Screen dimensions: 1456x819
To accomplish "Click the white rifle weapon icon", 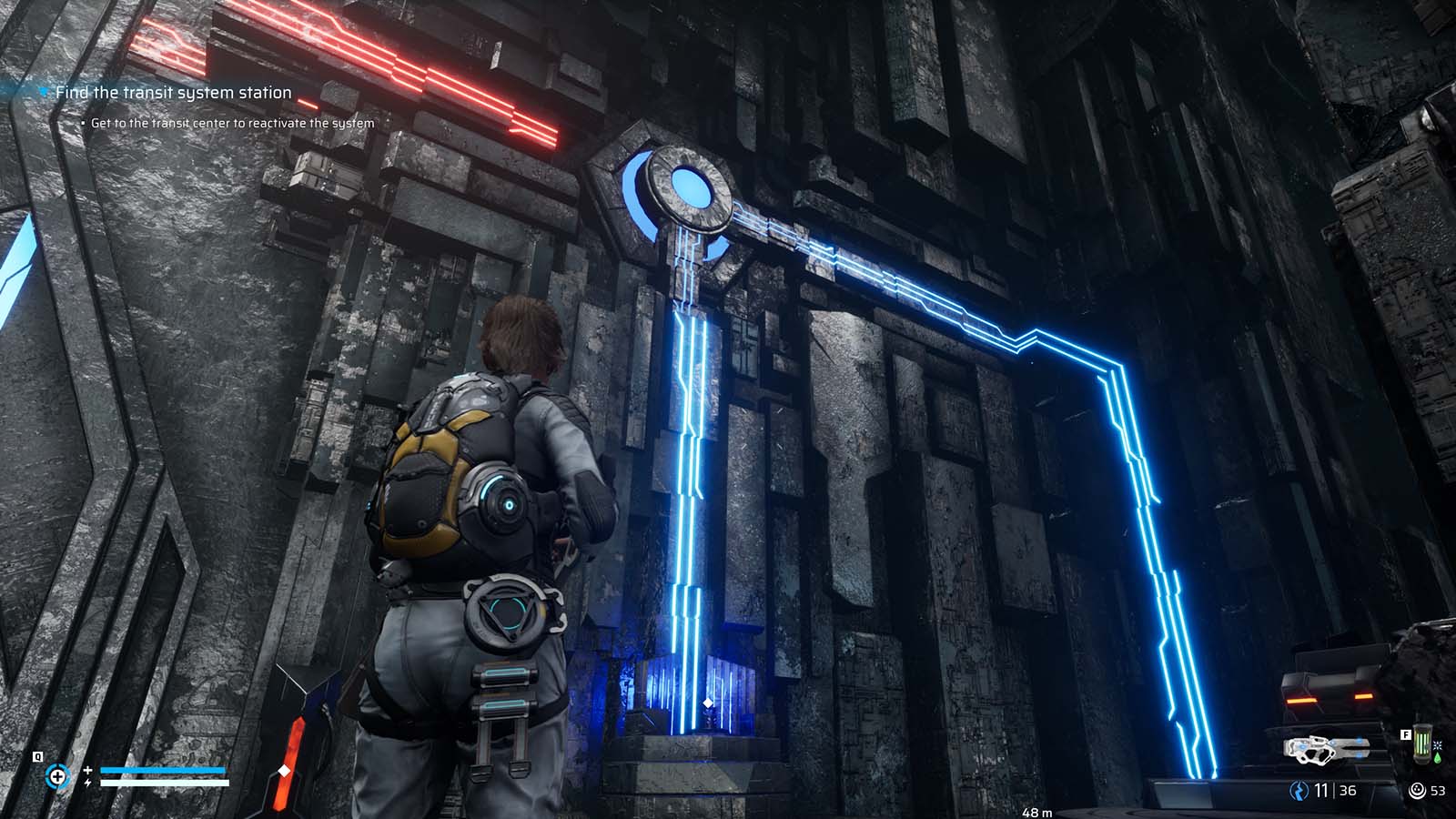I will [x=1327, y=750].
